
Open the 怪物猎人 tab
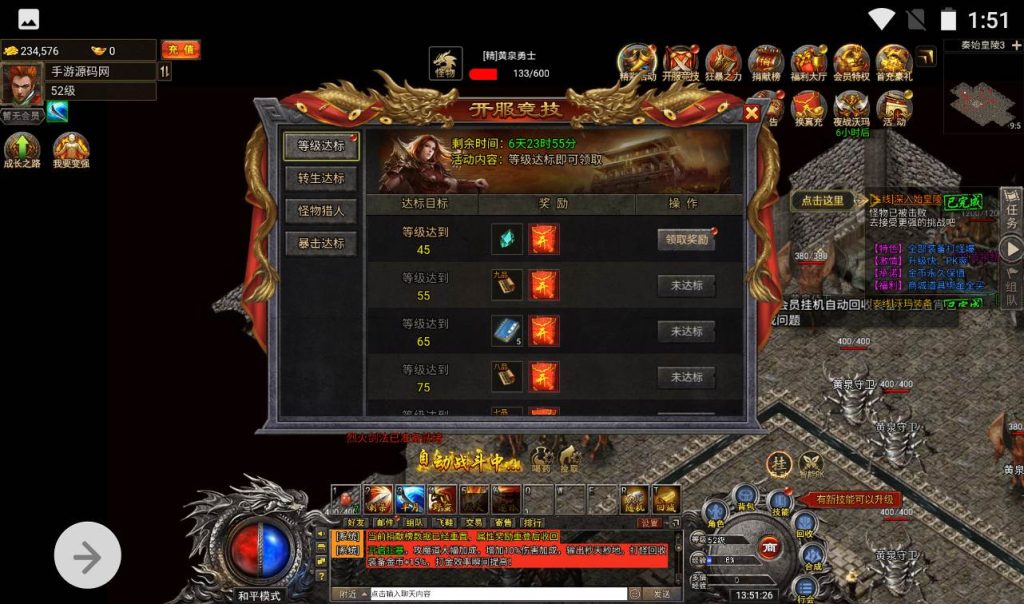tap(321, 211)
